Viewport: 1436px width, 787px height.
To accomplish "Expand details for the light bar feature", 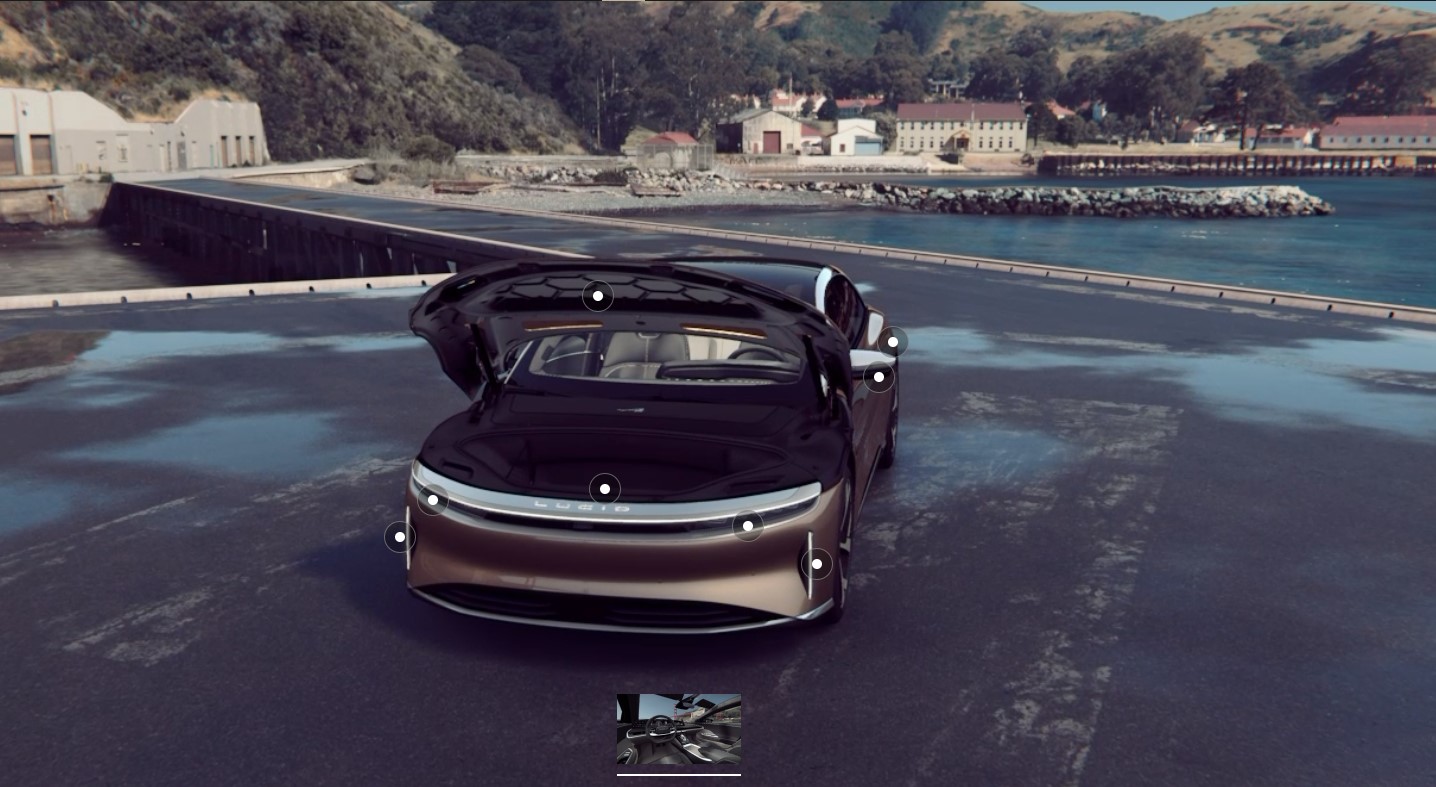I will pos(750,525).
